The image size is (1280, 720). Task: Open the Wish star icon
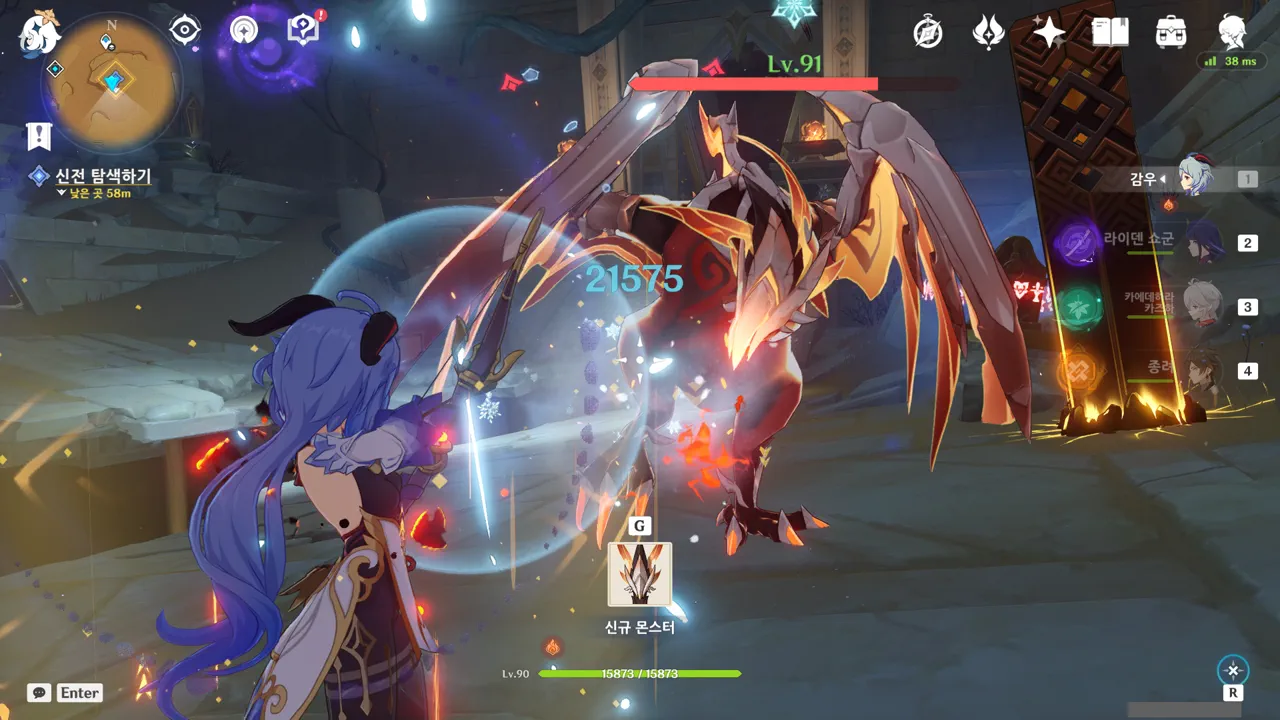click(x=1049, y=33)
